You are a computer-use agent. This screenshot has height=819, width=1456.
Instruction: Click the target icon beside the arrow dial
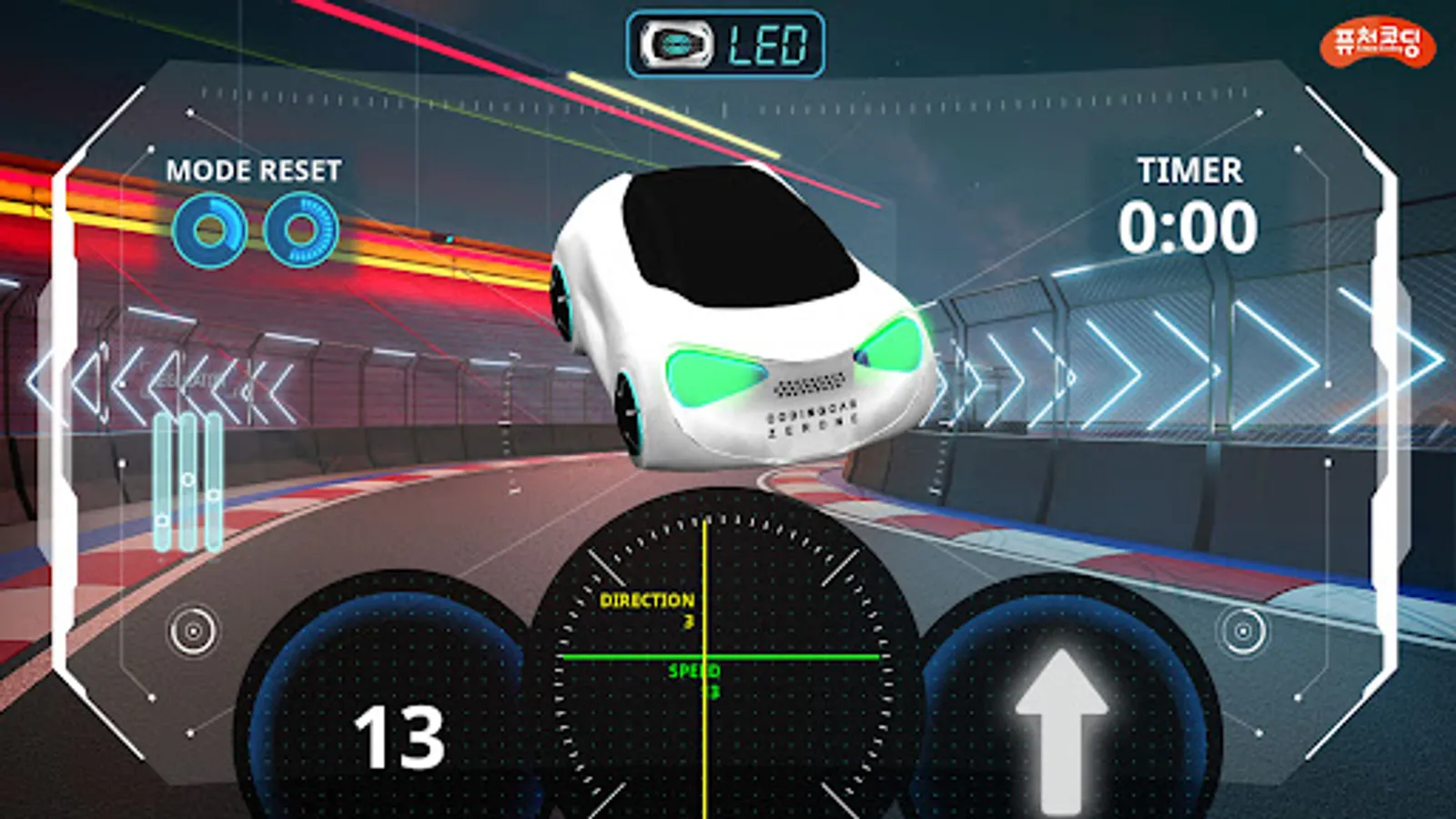(1241, 630)
